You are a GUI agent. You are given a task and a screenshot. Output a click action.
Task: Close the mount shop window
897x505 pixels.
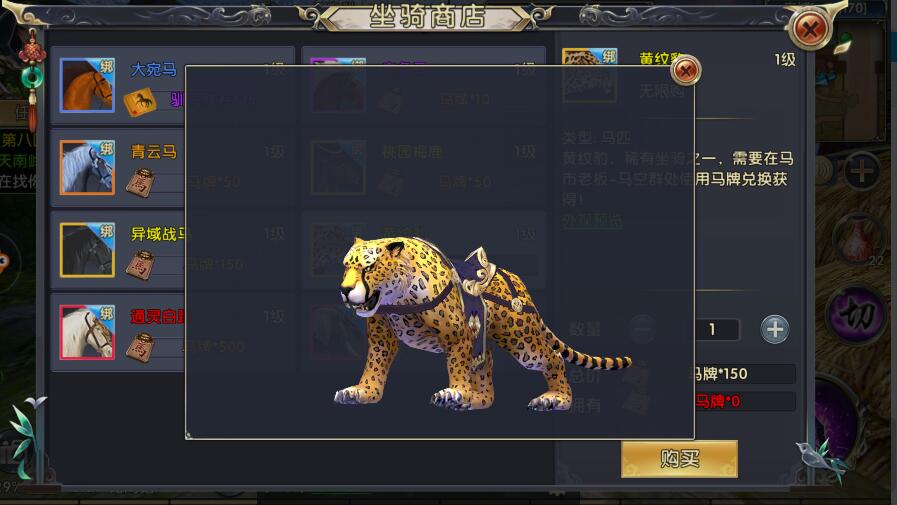810,29
